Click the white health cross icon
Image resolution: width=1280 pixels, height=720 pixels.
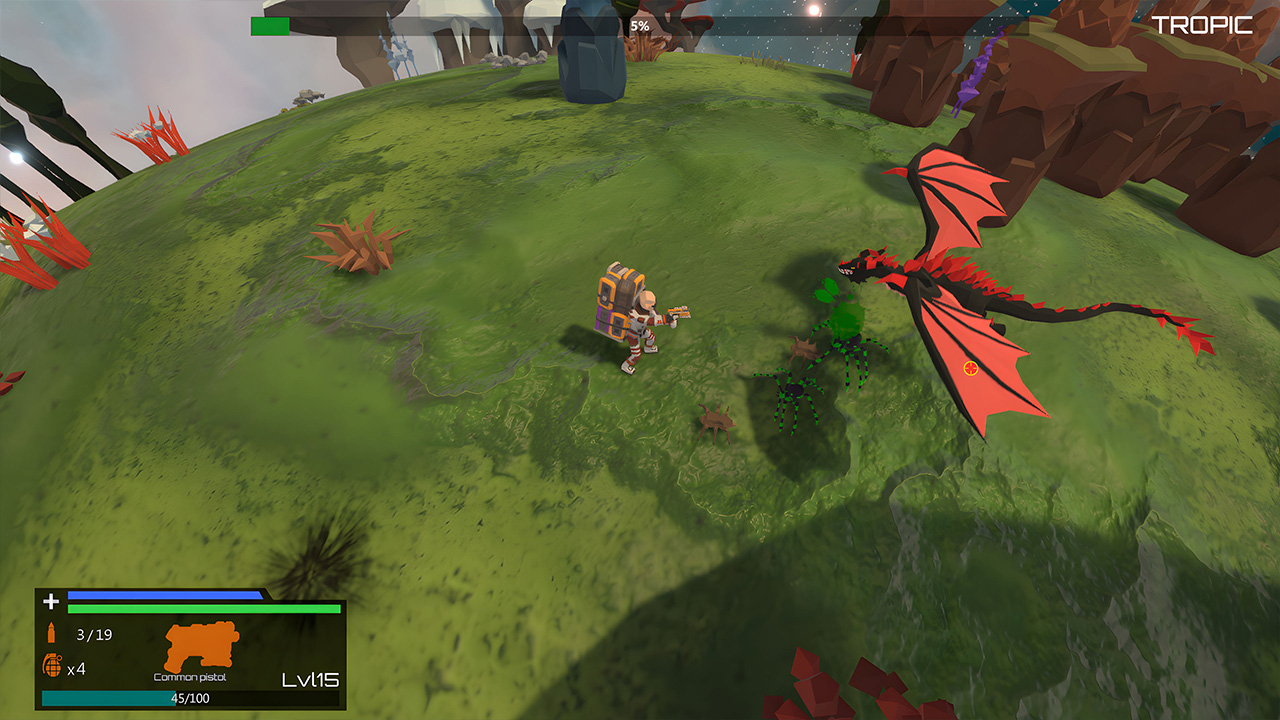[x=48, y=602]
